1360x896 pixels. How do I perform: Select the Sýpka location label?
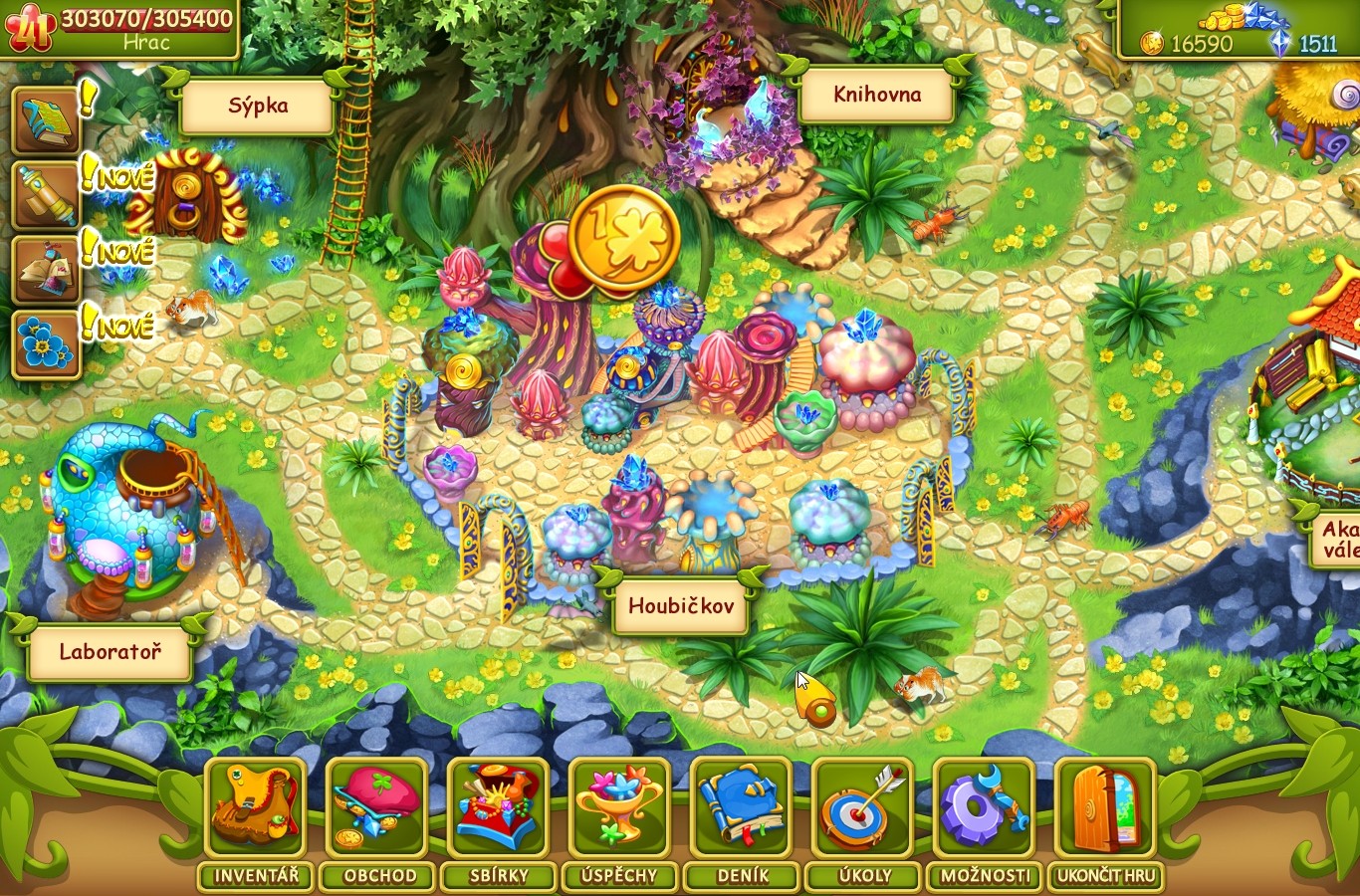click(x=258, y=107)
